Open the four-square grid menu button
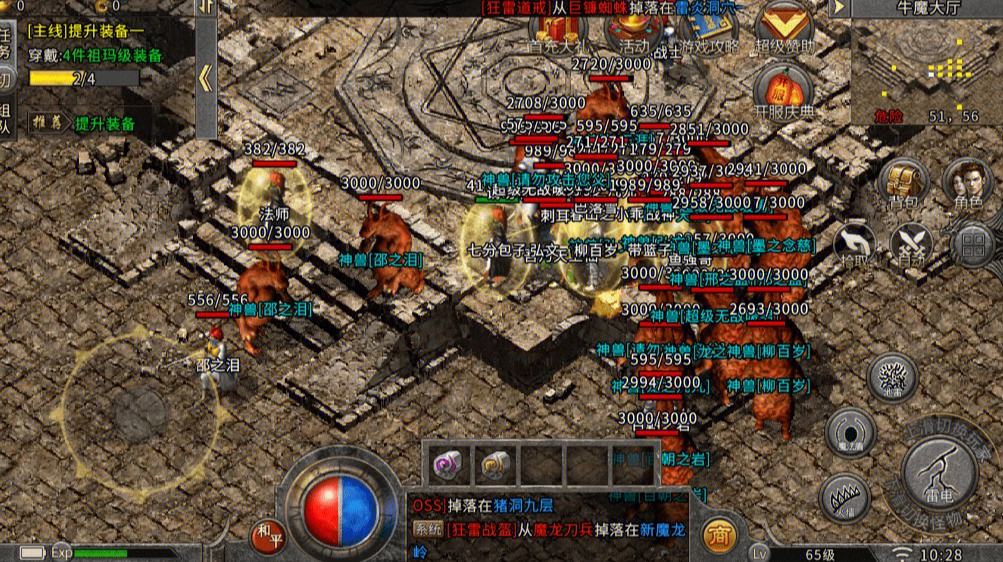The height and width of the screenshot is (562, 1003). (x=971, y=245)
